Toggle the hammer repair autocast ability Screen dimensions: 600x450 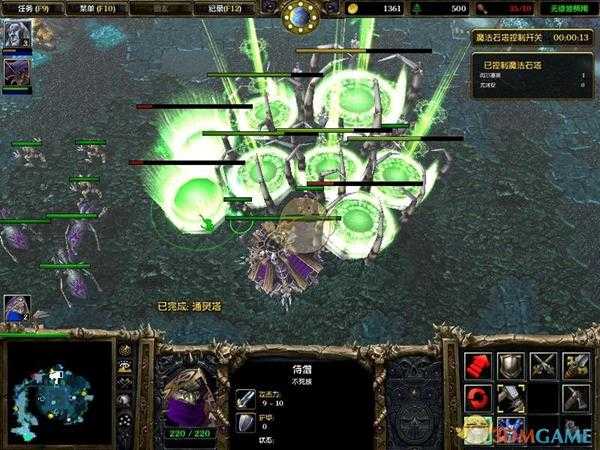tap(511, 397)
